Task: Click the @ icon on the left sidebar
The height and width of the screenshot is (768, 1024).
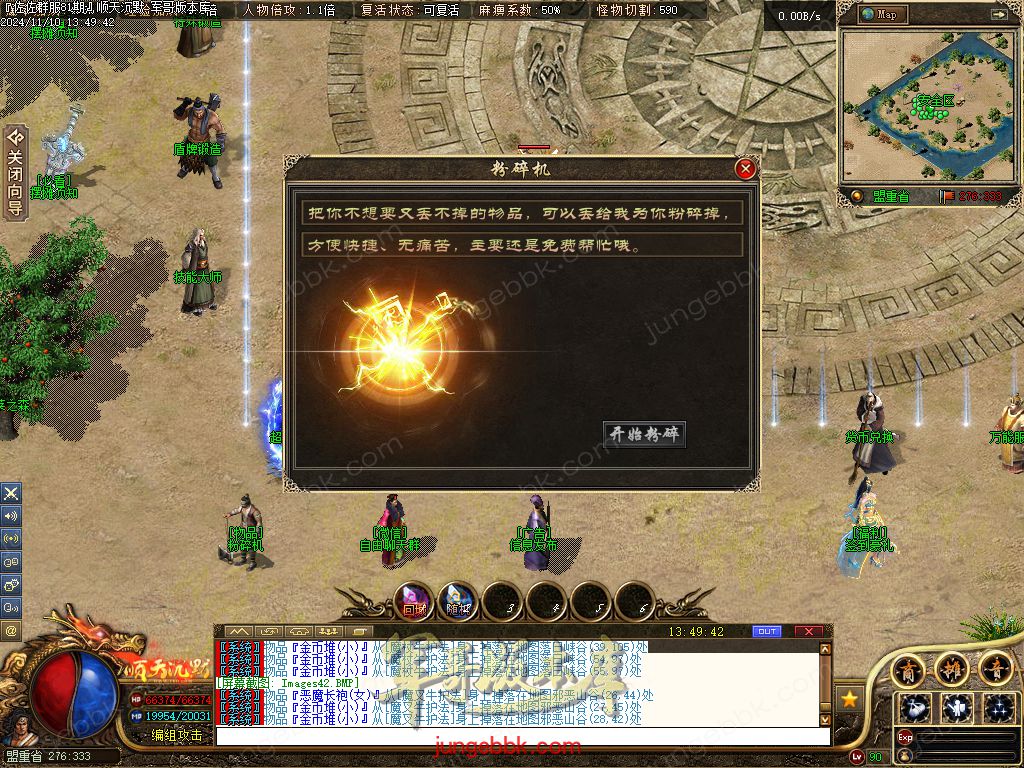Action: point(11,631)
